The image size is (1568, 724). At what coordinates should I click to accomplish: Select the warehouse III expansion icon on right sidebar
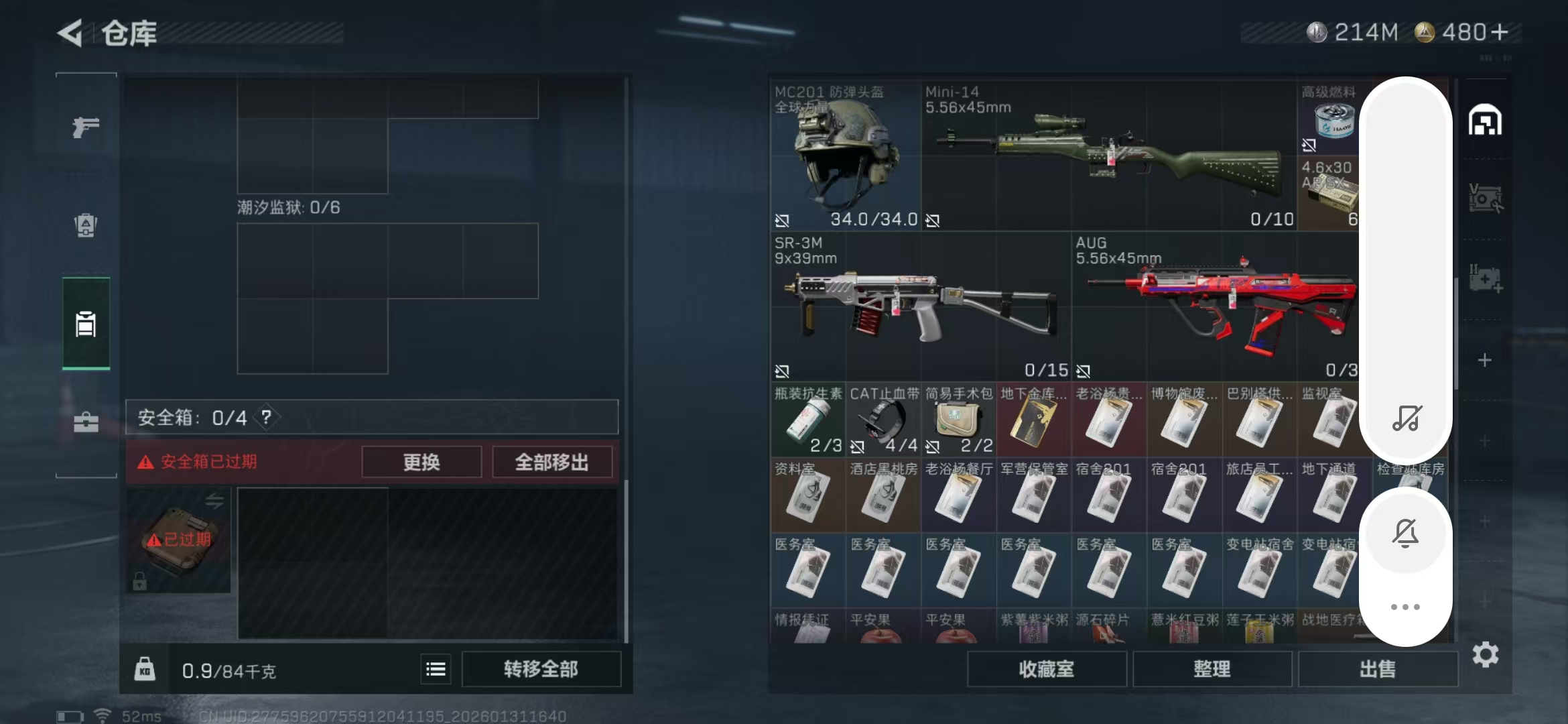pos(1486,276)
